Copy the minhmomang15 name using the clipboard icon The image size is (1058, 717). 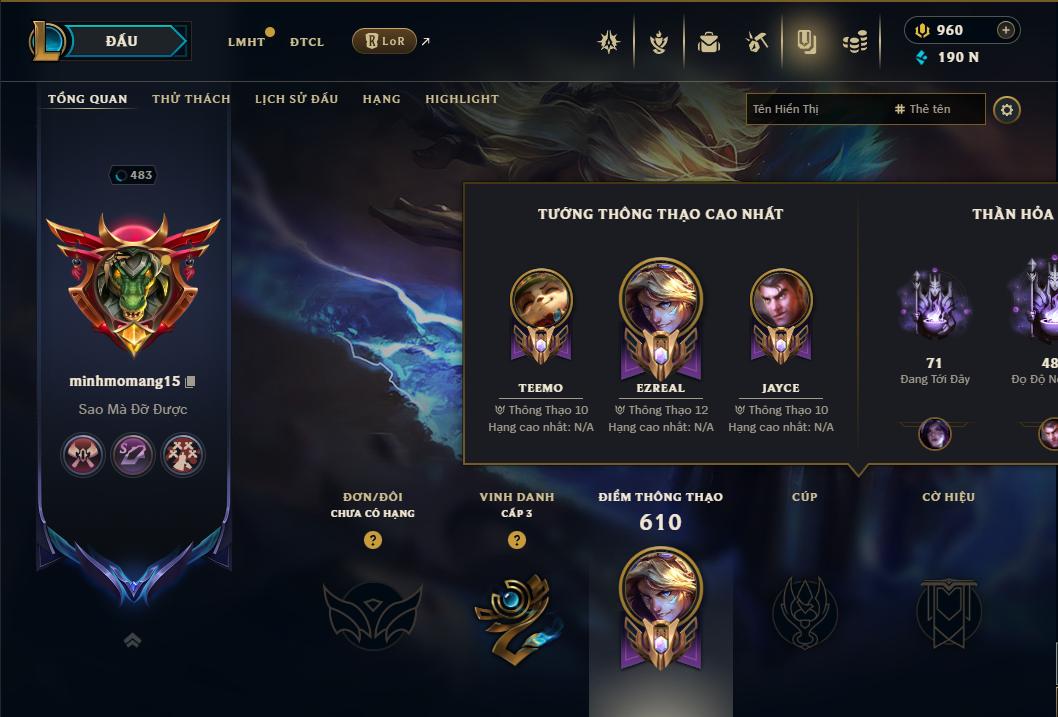tap(191, 382)
